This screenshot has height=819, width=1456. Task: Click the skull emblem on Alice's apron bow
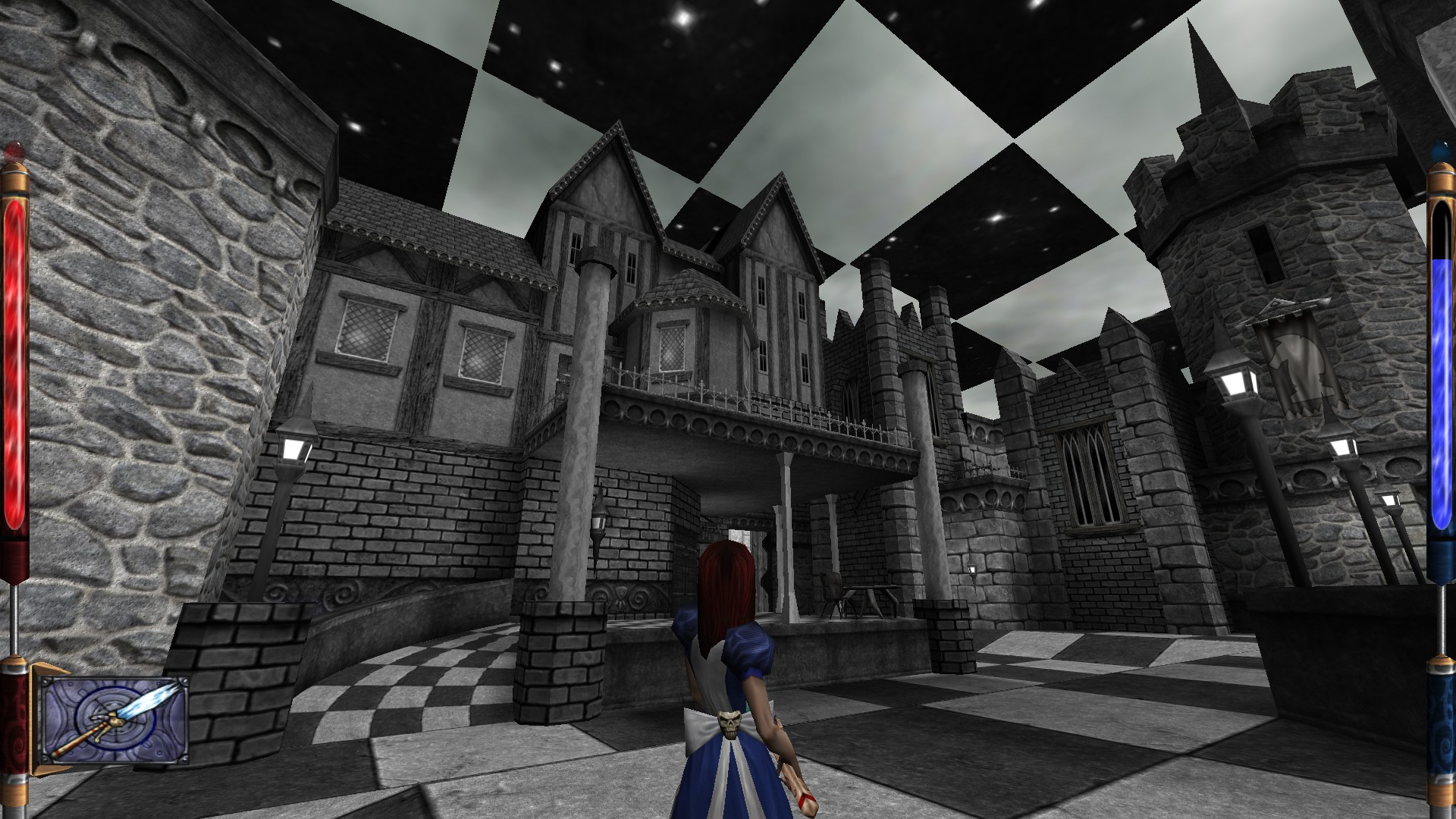pos(730,723)
